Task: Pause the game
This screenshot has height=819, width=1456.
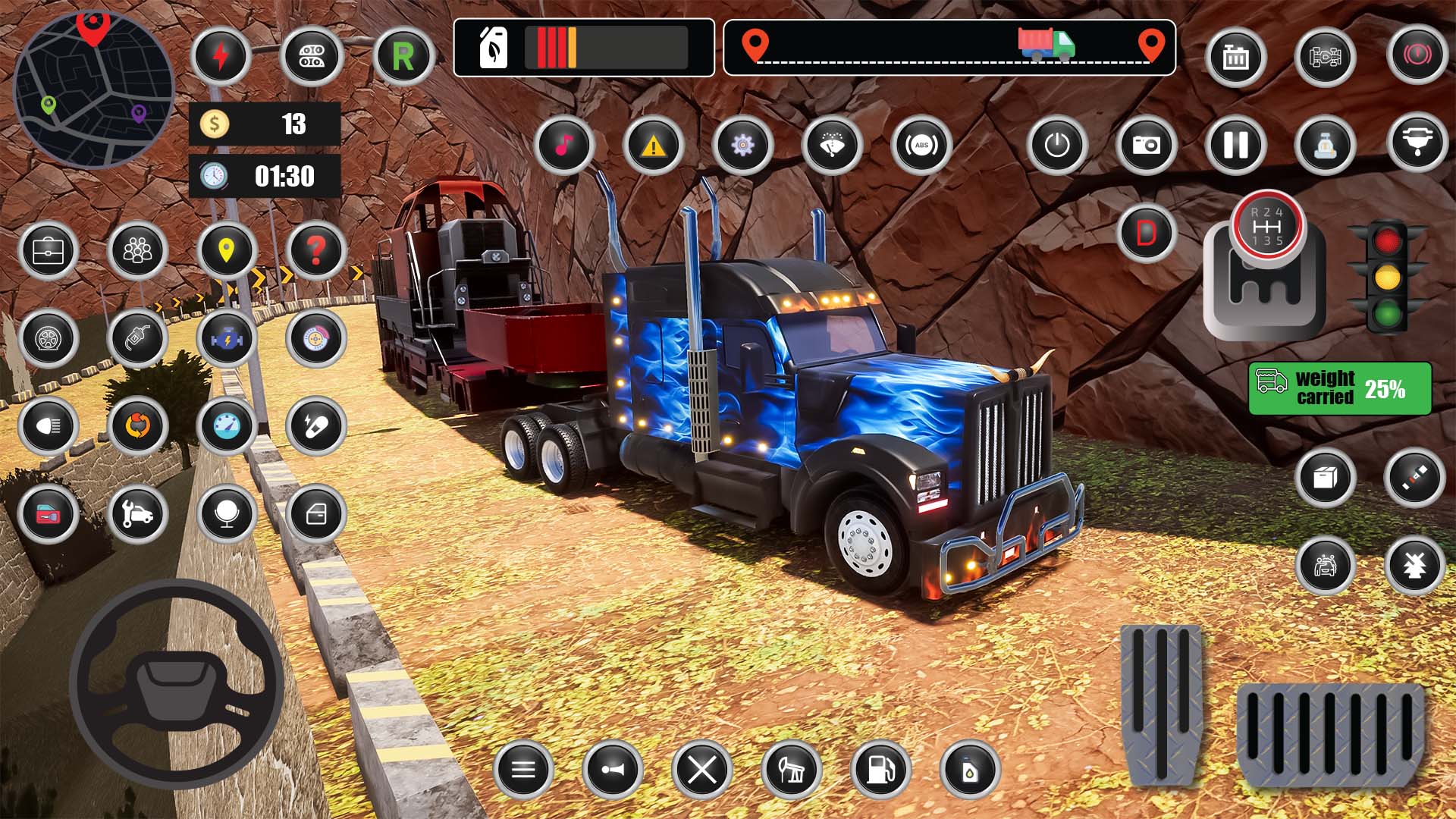Action: [x=1235, y=146]
